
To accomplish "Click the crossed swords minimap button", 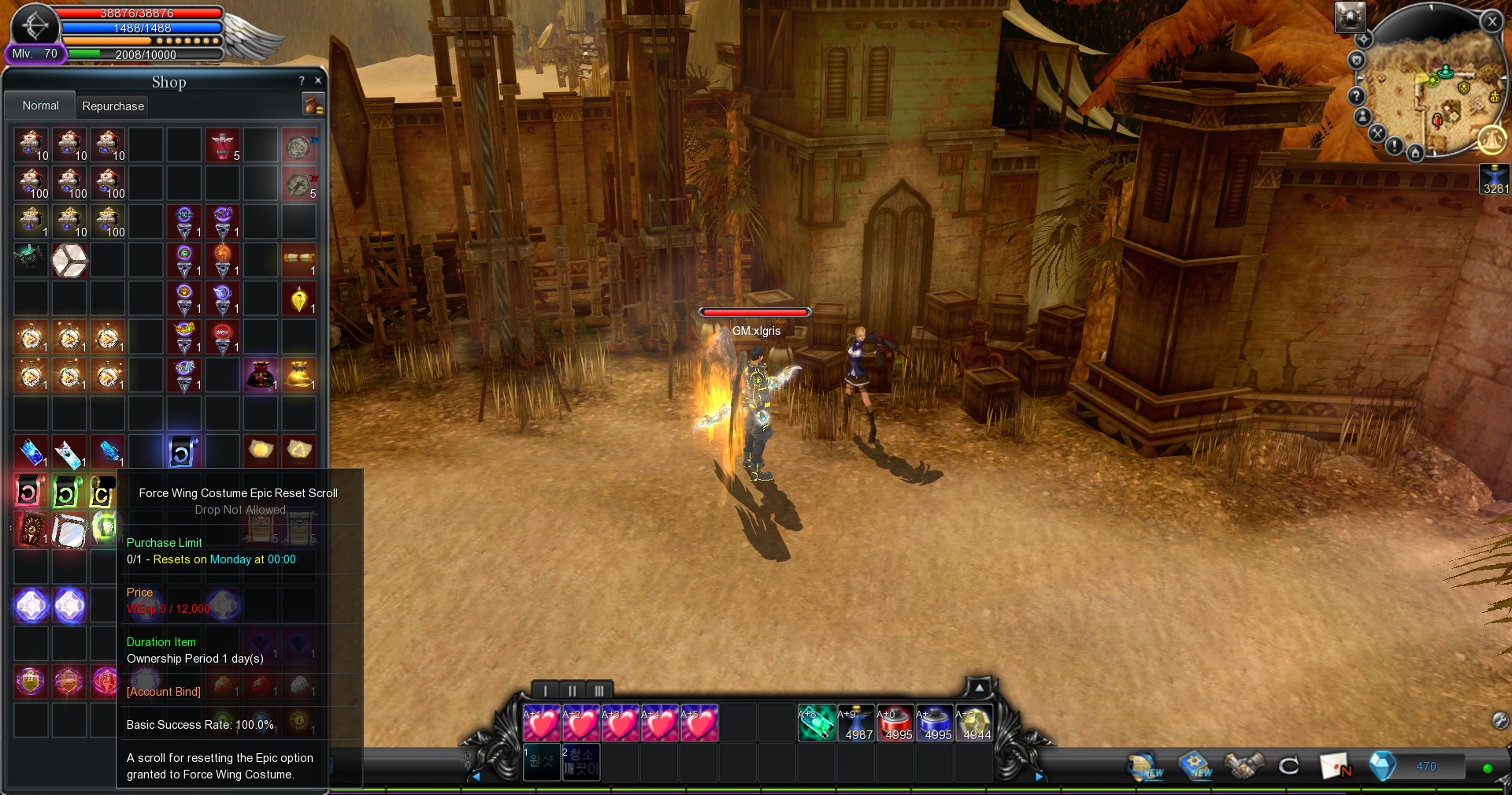I will click(1377, 133).
